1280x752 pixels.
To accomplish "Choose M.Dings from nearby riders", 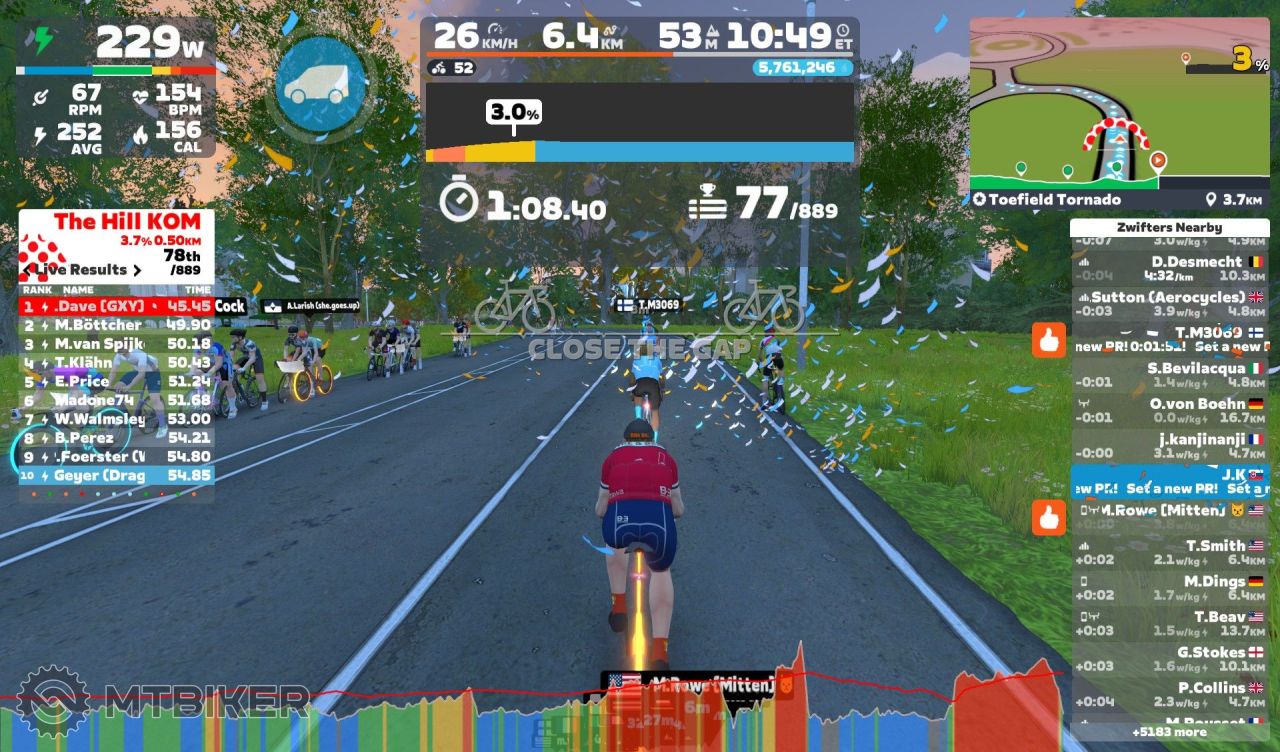I will [x=1168, y=588].
